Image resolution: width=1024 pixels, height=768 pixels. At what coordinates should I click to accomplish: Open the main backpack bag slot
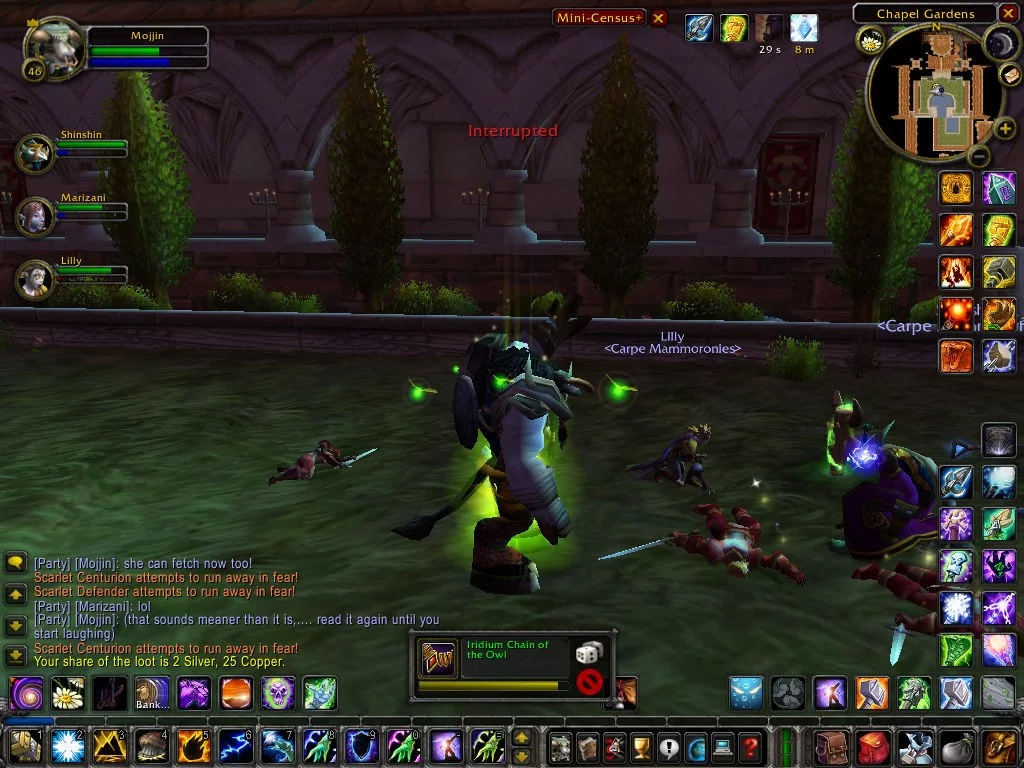click(999, 746)
